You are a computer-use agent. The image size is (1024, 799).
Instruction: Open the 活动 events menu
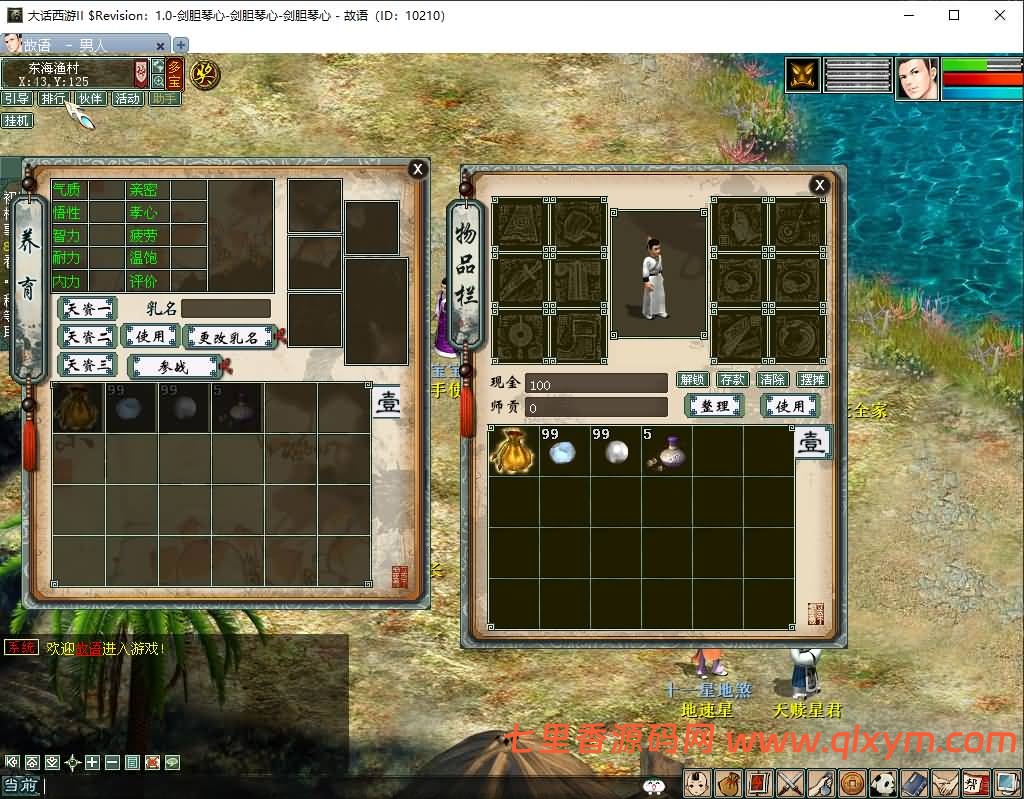127,99
